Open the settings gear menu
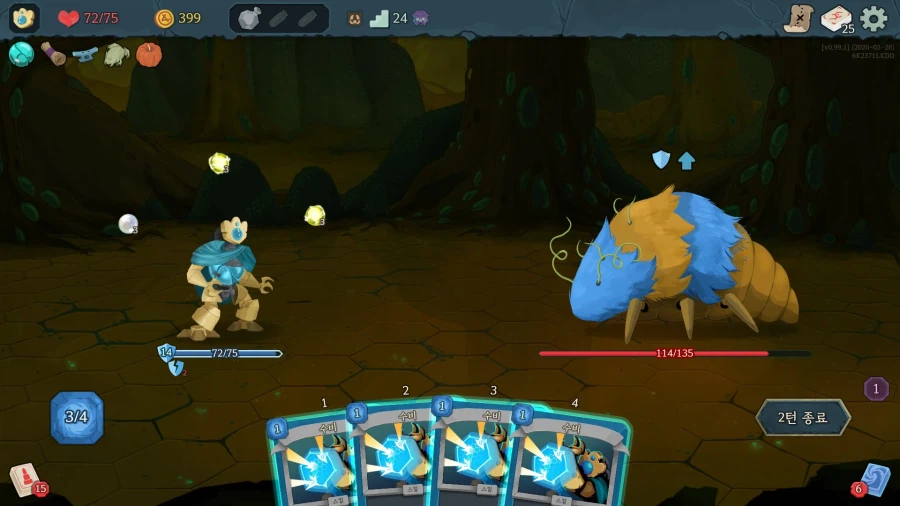 click(873, 18)
